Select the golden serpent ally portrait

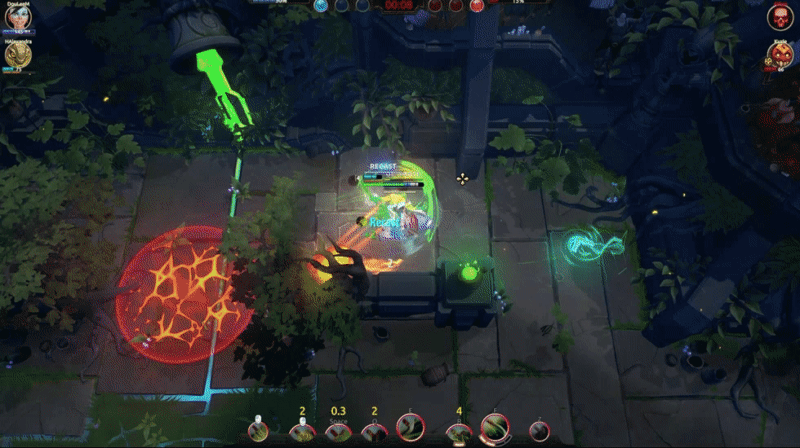coord(17,55)
